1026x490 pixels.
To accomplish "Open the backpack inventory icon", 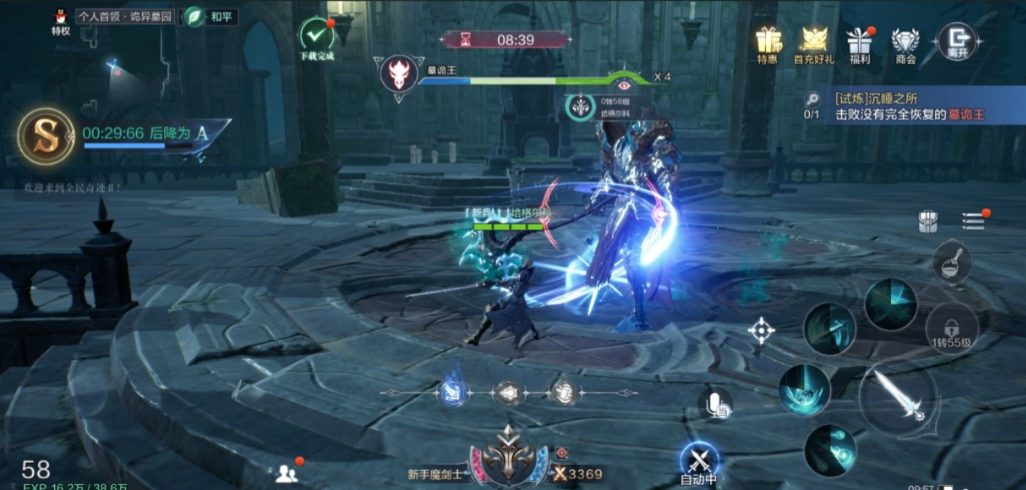I will point(929,222).
